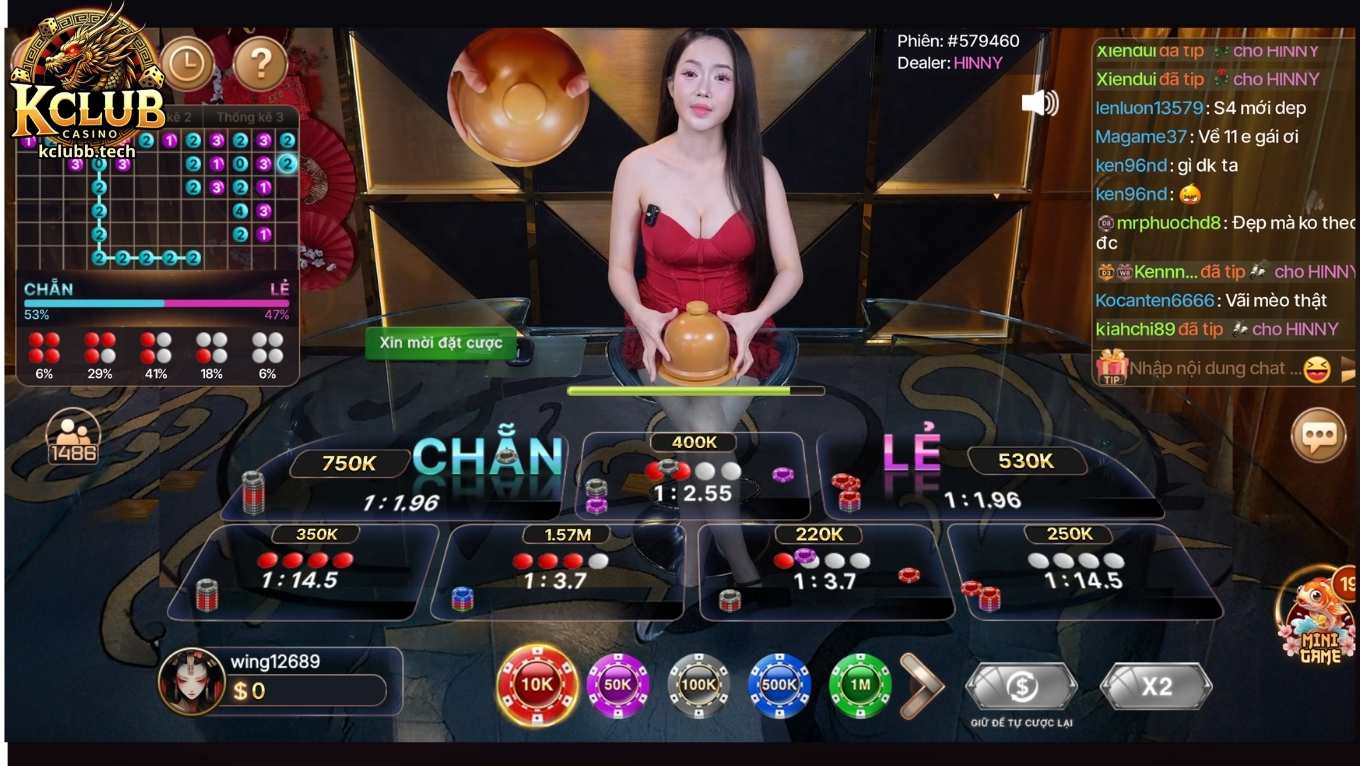1360x766 pixels.
Task: Open the help question mark icon
Action: (258, 63)
